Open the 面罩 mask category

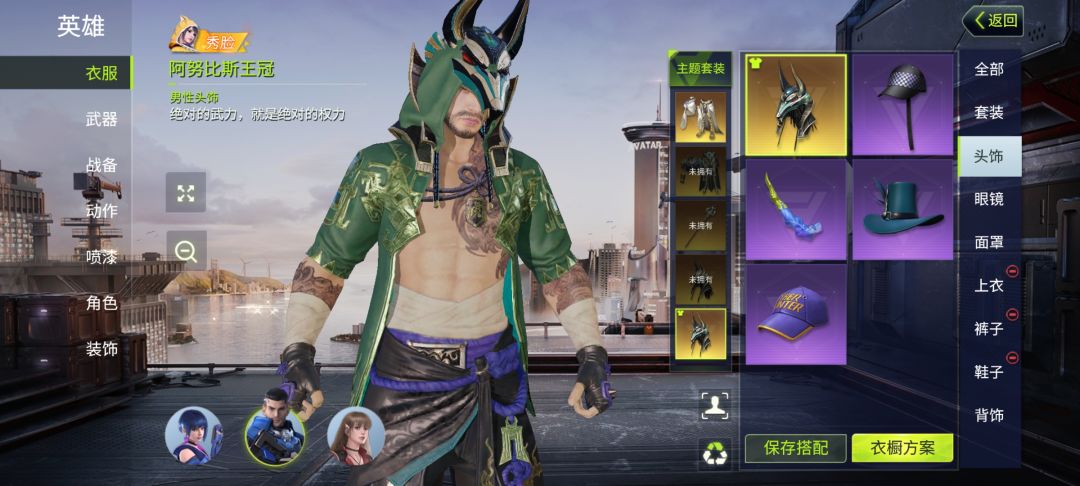point(989,242)
